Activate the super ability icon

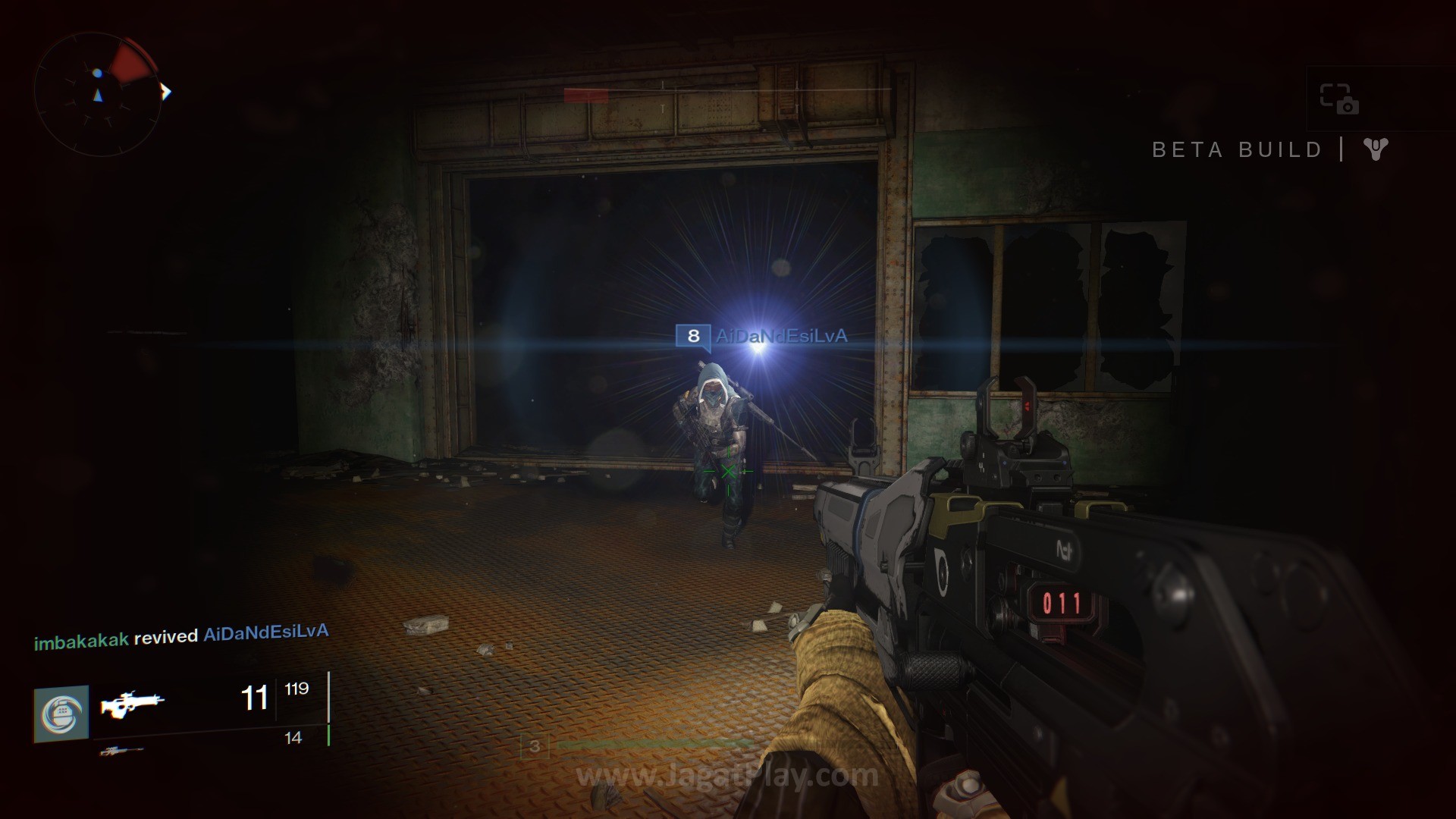click(61, 714)
